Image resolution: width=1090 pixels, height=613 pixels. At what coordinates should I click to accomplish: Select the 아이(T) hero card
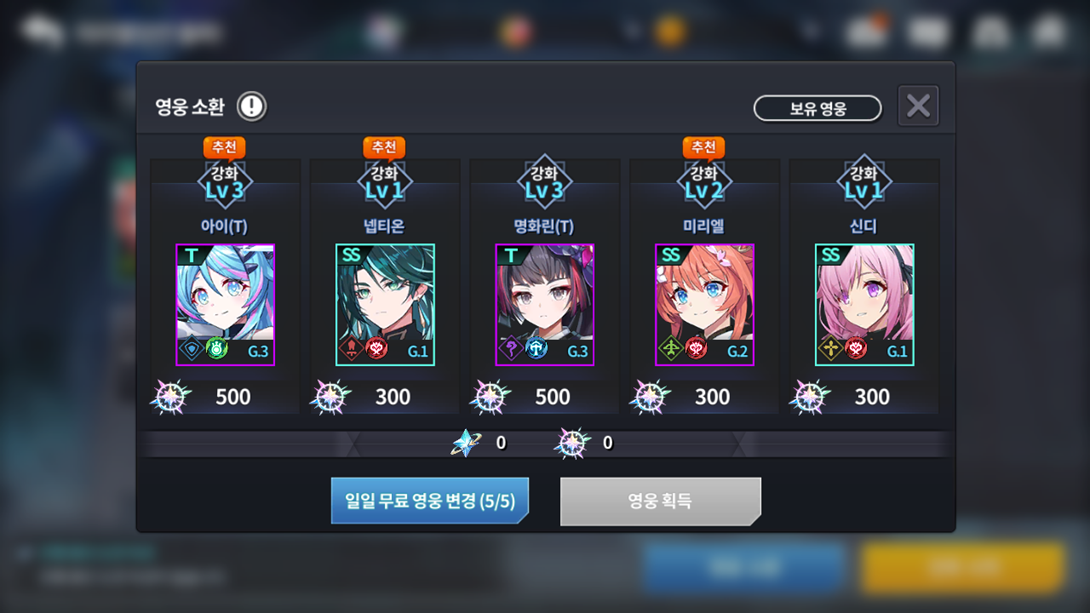click(x=225, y=305)
